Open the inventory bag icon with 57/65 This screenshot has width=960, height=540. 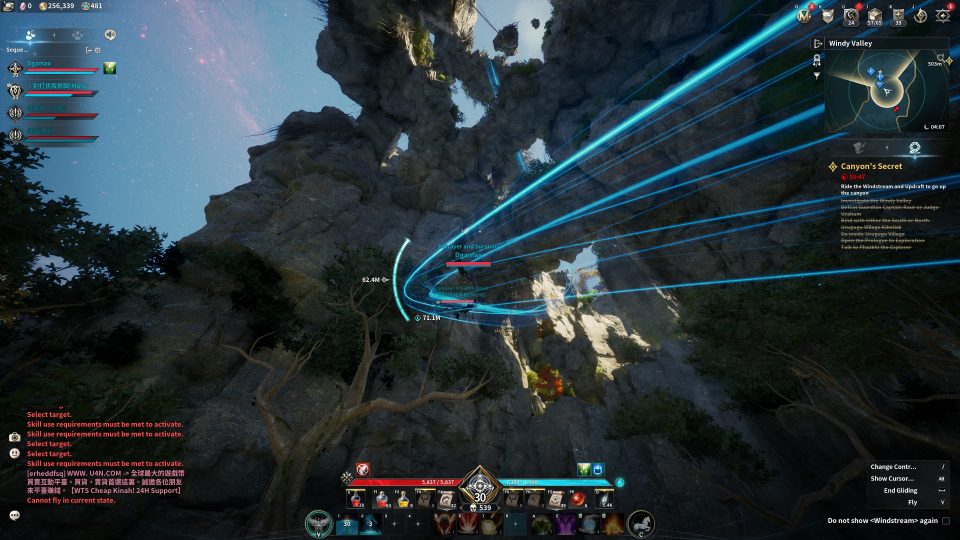tap(874, 16)
